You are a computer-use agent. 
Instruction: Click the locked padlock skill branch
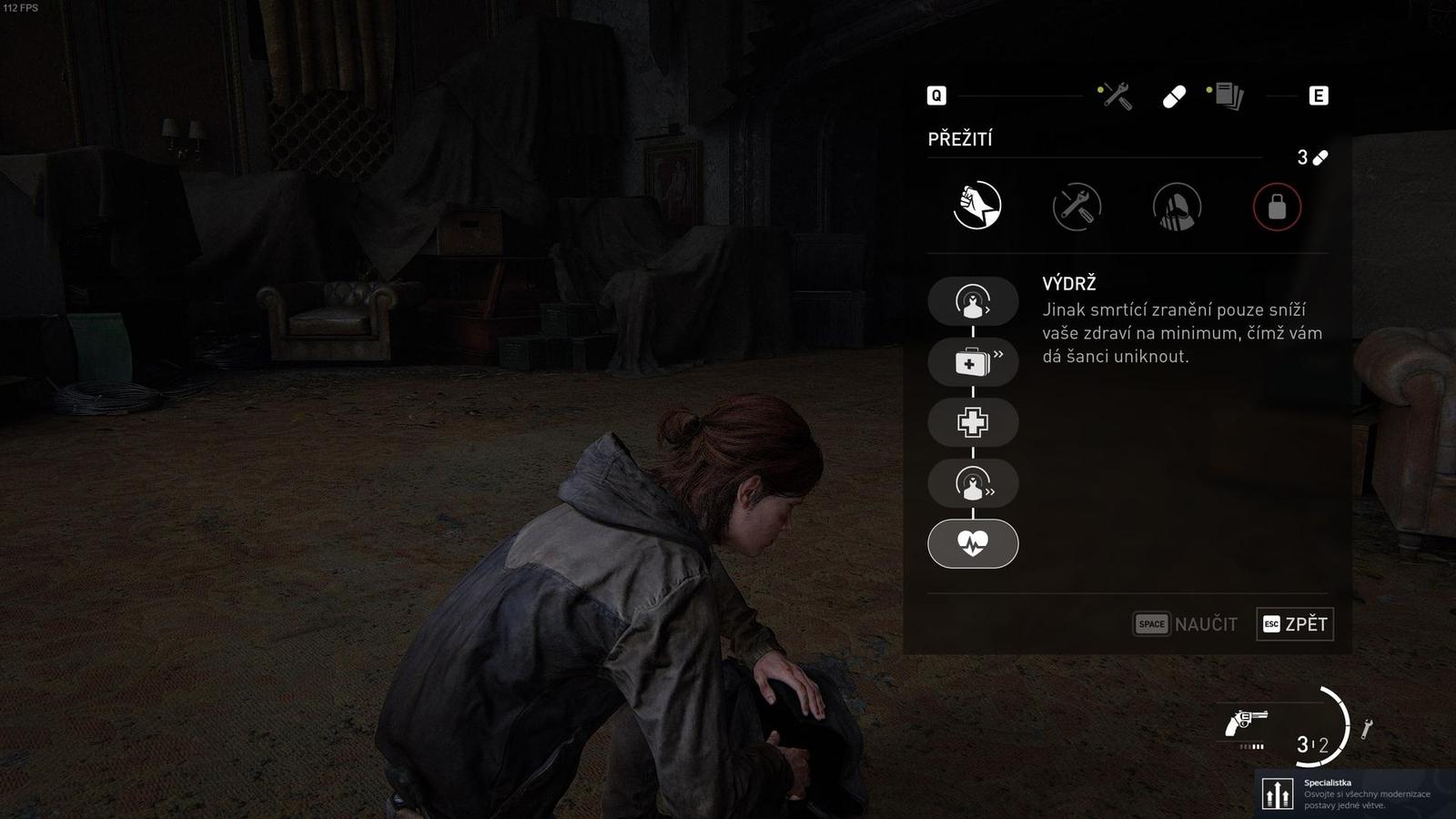pos(1277,207)
